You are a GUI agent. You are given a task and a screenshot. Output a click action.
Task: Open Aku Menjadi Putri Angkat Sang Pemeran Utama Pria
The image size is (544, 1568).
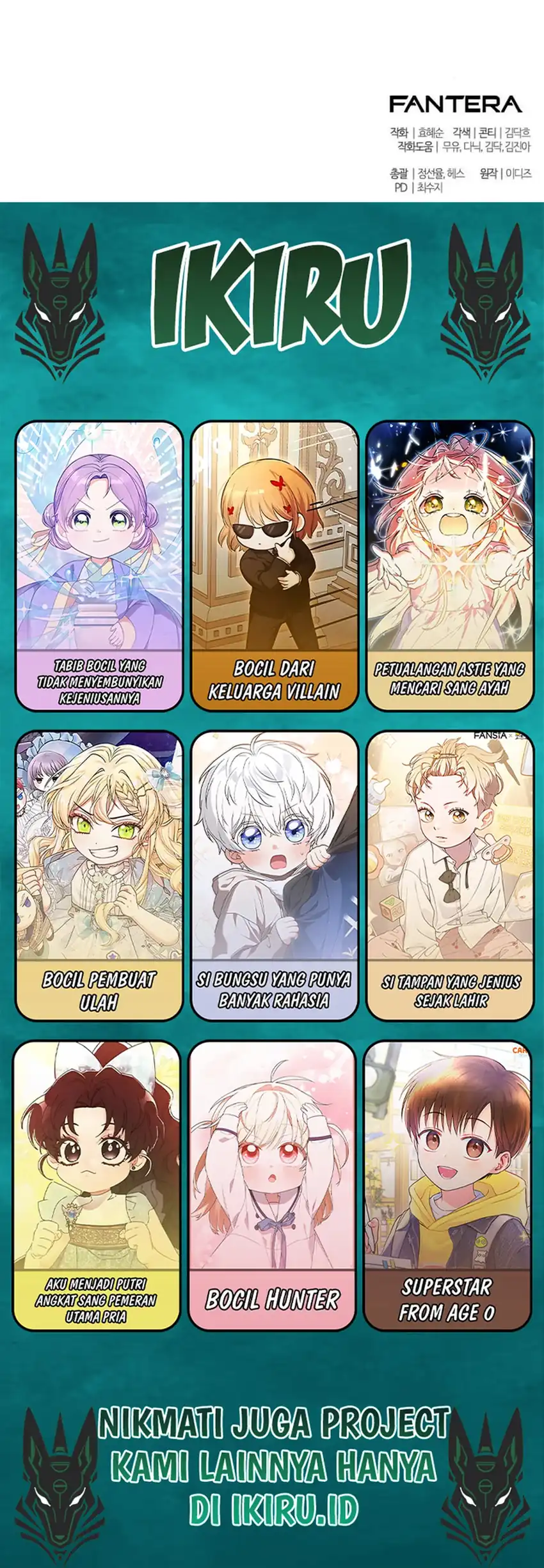[96, 1185]
